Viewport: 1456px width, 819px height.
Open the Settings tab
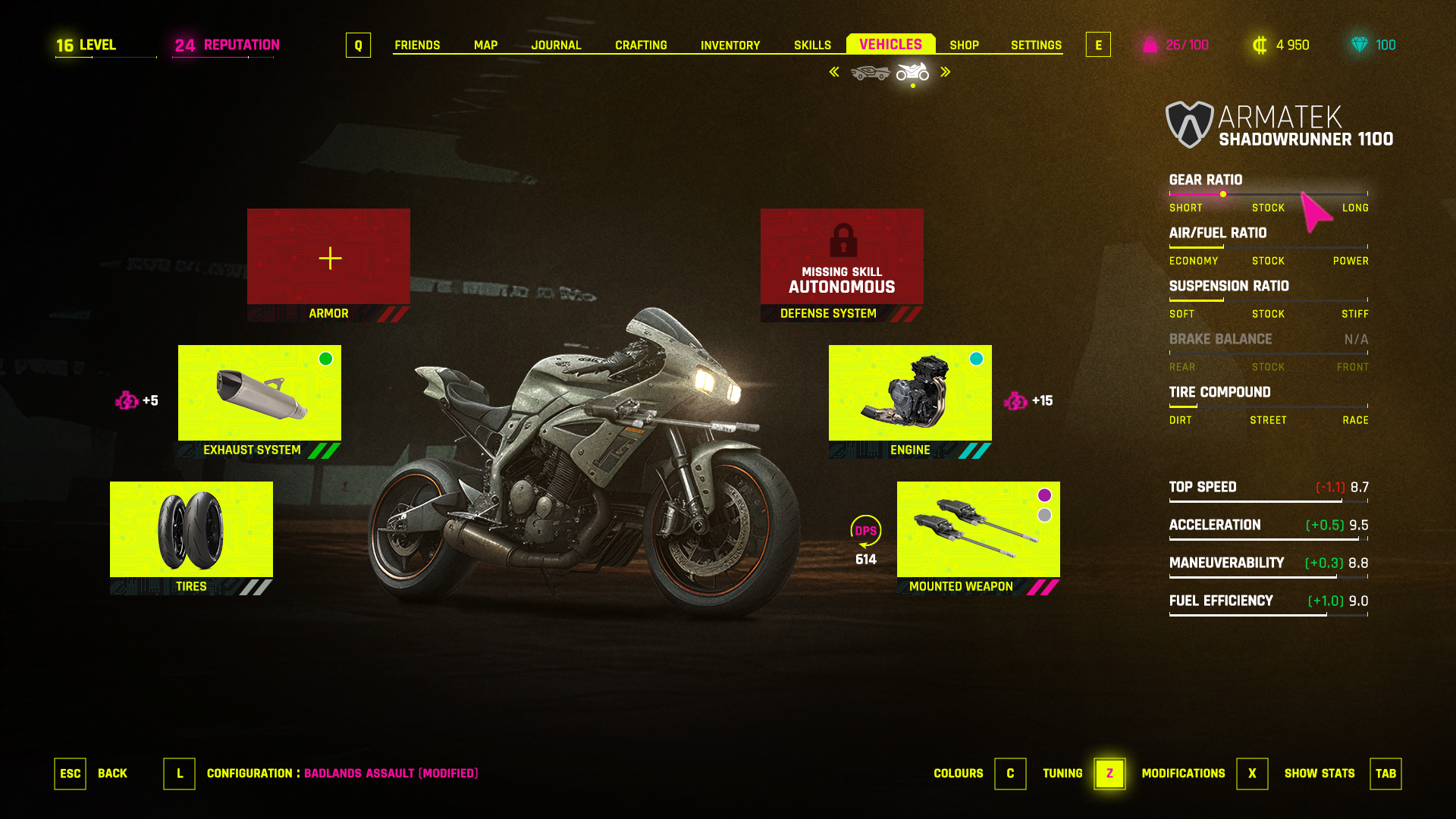[x=1036, y=45]
